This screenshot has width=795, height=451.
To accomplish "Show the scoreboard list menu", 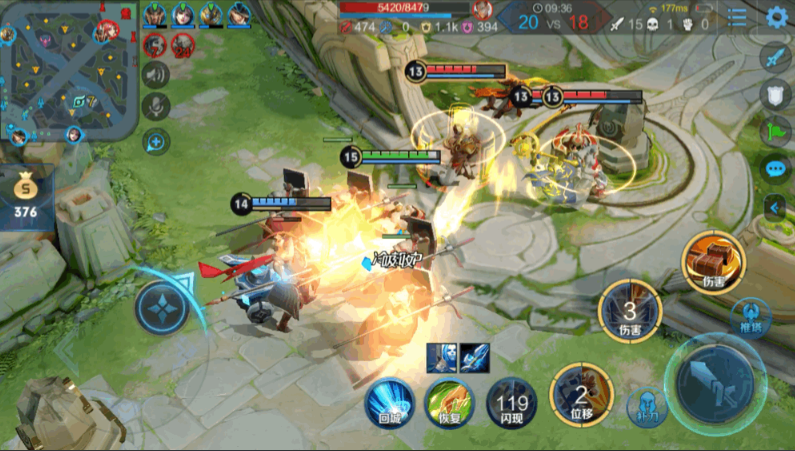I will point(738,17).
